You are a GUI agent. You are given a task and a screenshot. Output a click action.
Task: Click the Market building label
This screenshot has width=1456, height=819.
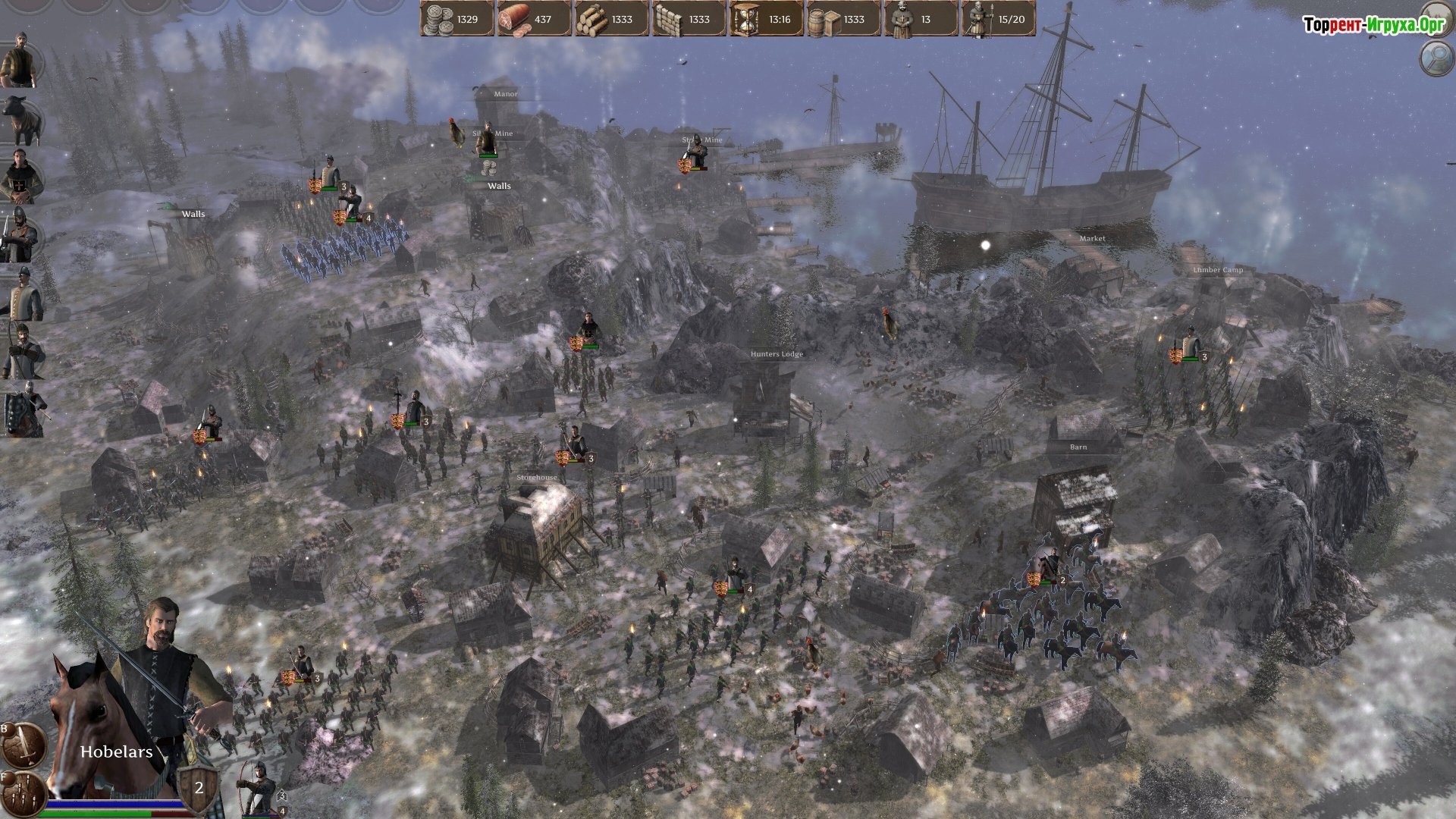point(1092,238)
